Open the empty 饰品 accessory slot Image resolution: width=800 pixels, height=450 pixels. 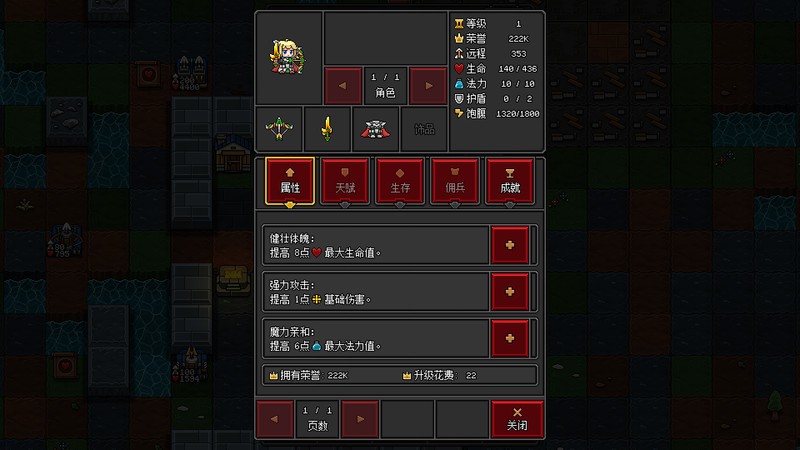pyautogui.click(x=424, y=129)
